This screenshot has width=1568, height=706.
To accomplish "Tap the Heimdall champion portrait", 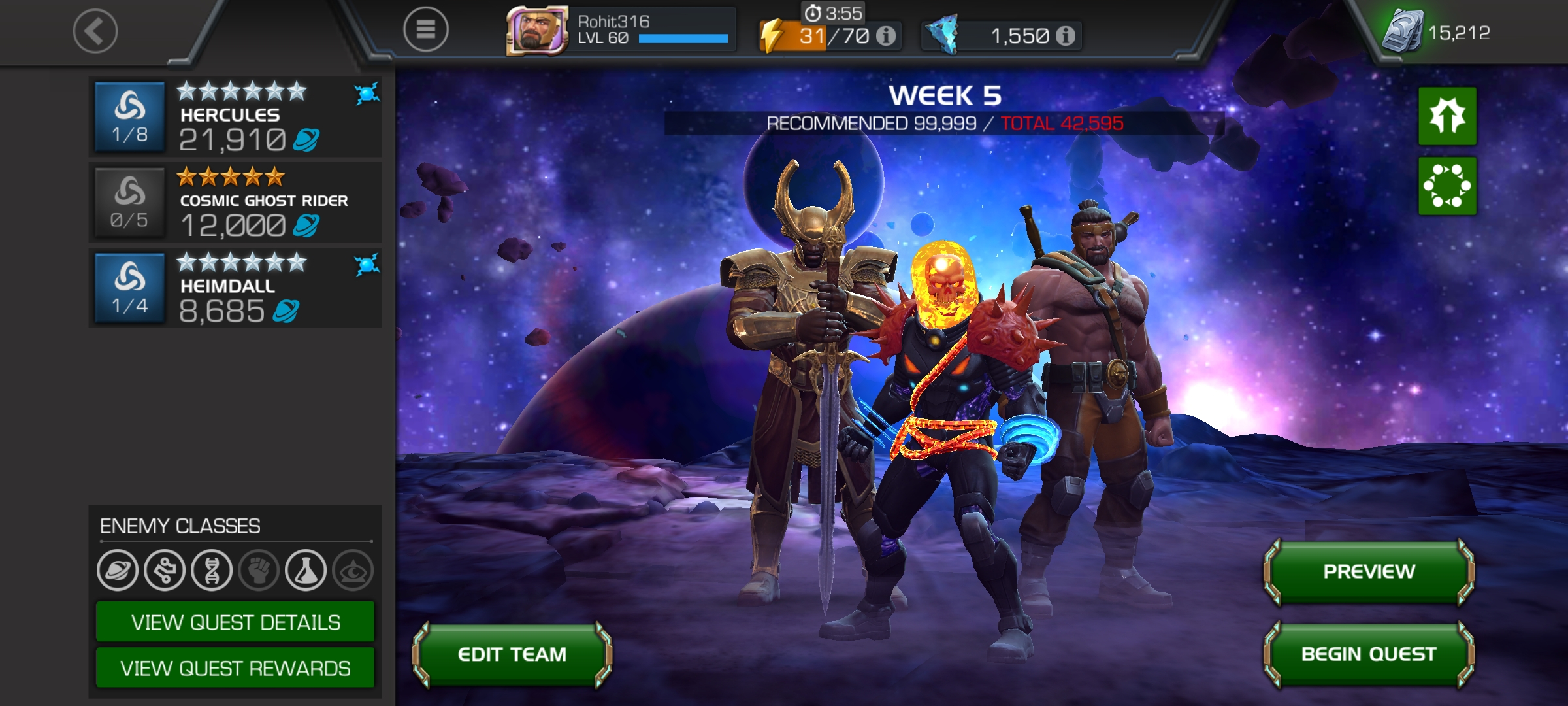I will tap(129, 288).
